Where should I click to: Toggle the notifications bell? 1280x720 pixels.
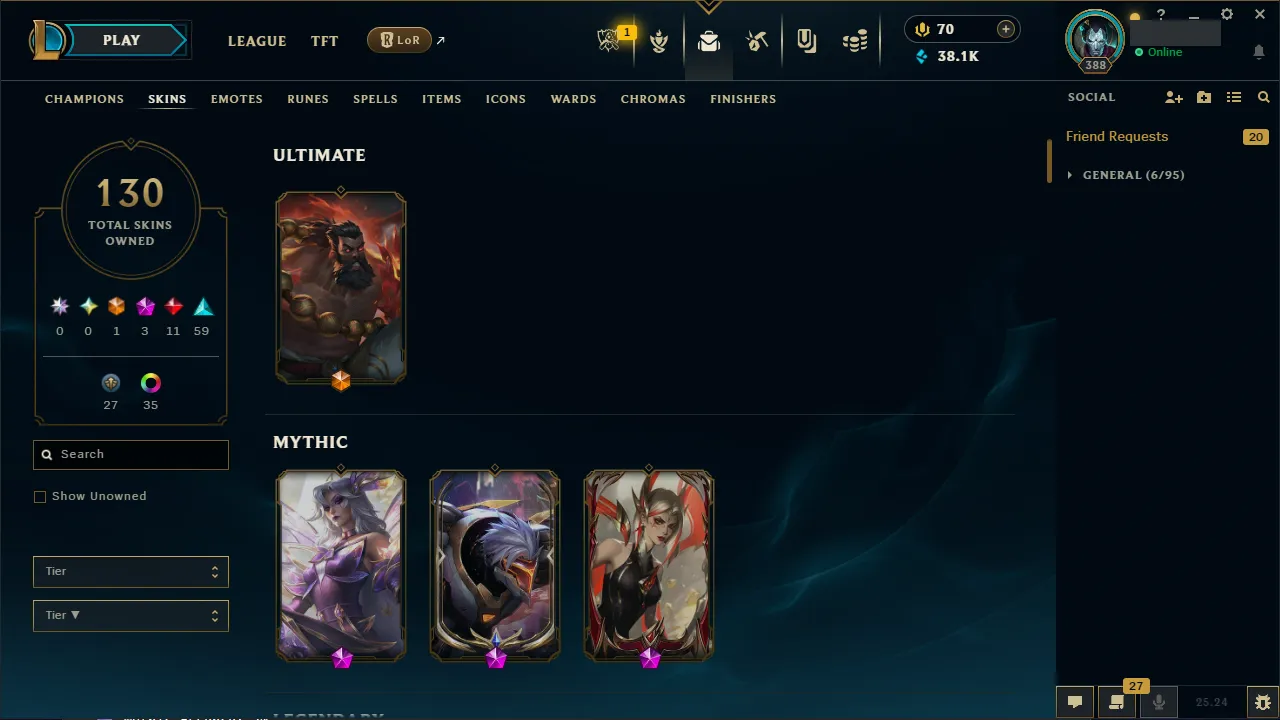click(x=1258, y=51)
